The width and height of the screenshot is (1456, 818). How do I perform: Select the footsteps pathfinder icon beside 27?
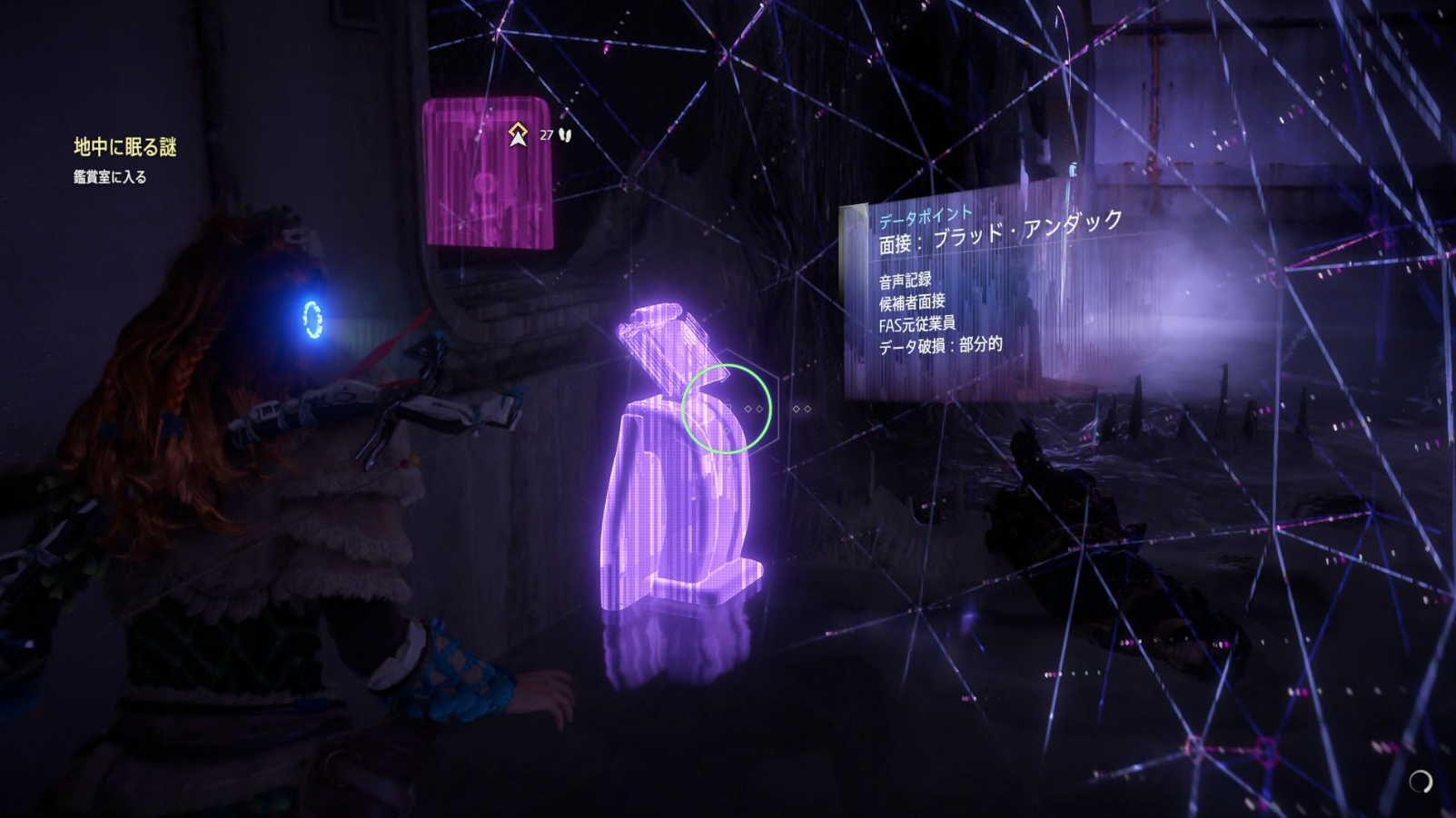click(x=563, y=133)
